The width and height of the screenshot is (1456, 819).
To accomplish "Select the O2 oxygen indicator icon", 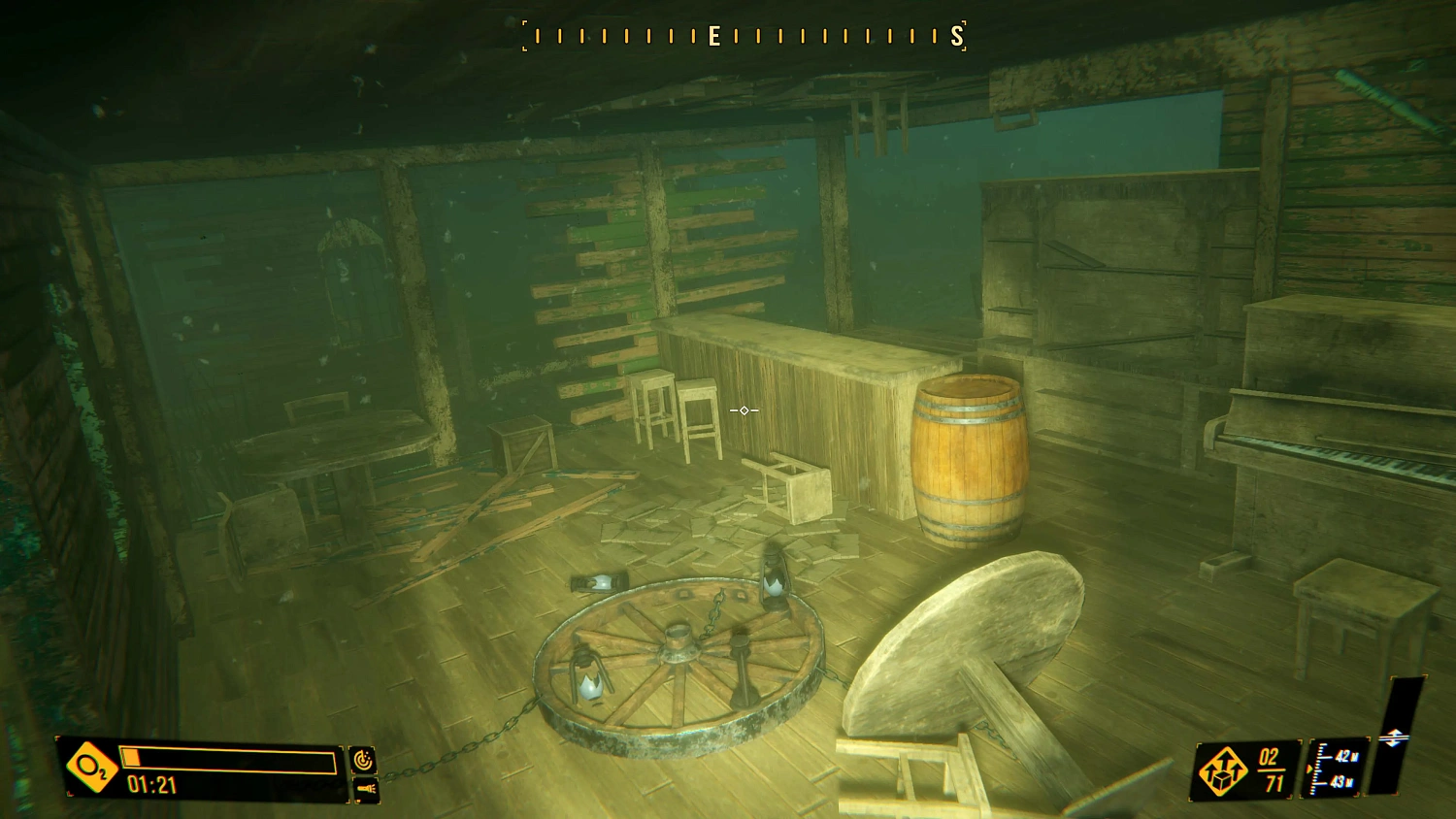I will coord(89,769).
